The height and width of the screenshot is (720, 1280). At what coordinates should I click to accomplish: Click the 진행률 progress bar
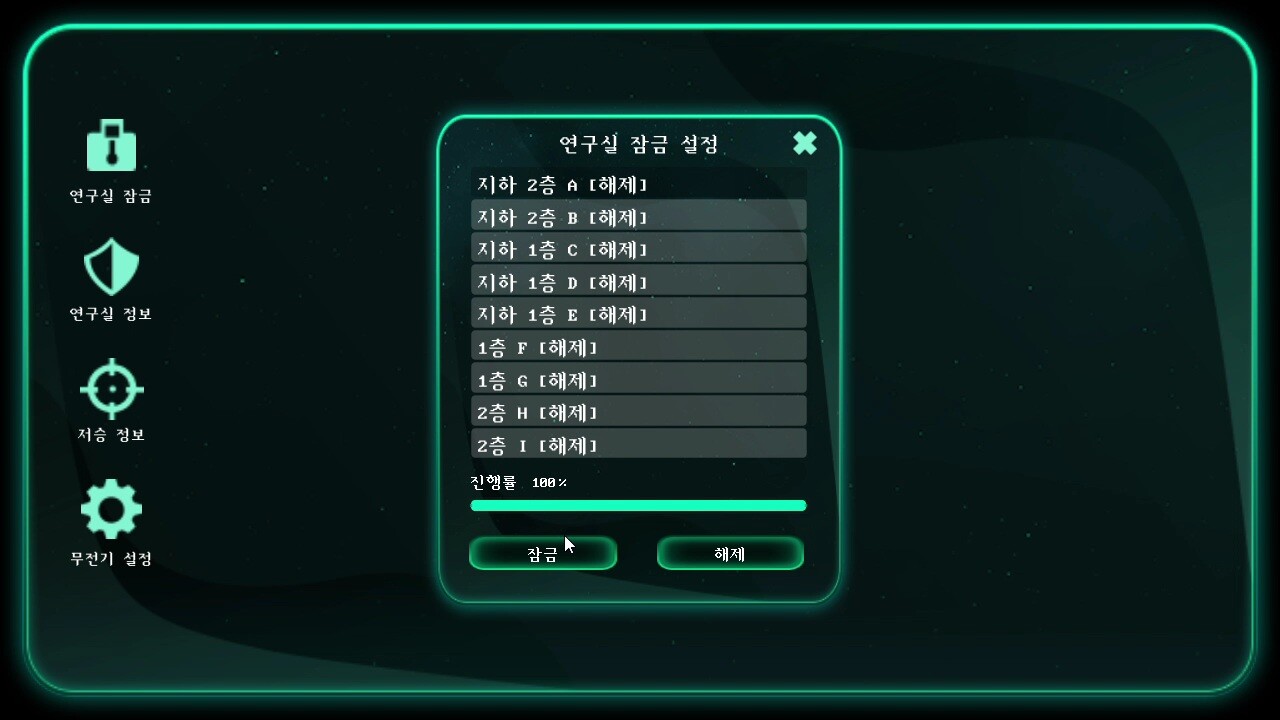[638, 505]
